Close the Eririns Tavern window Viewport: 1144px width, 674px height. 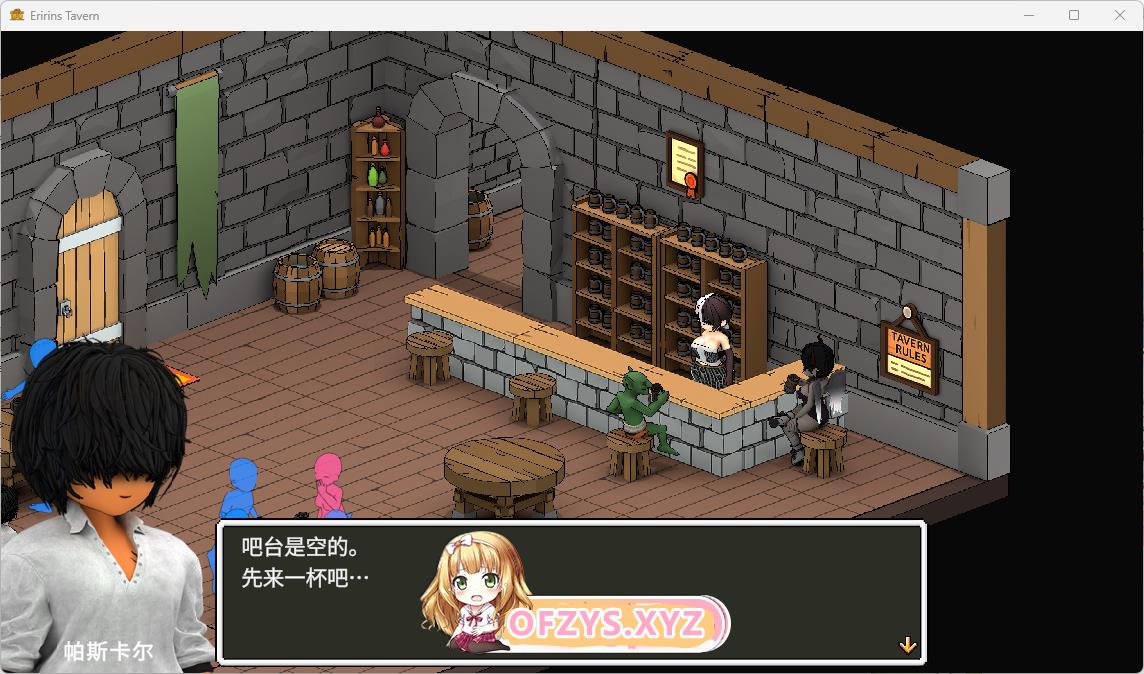pos(1120,15)
